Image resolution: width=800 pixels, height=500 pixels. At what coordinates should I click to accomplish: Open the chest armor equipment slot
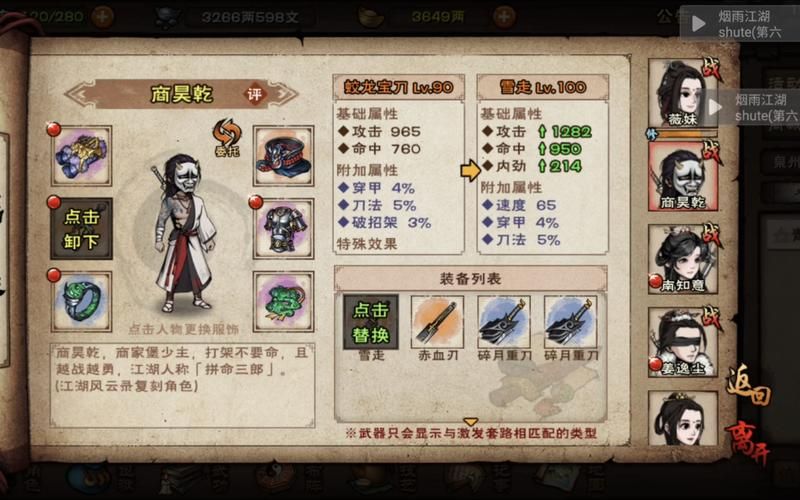[283, 228]
